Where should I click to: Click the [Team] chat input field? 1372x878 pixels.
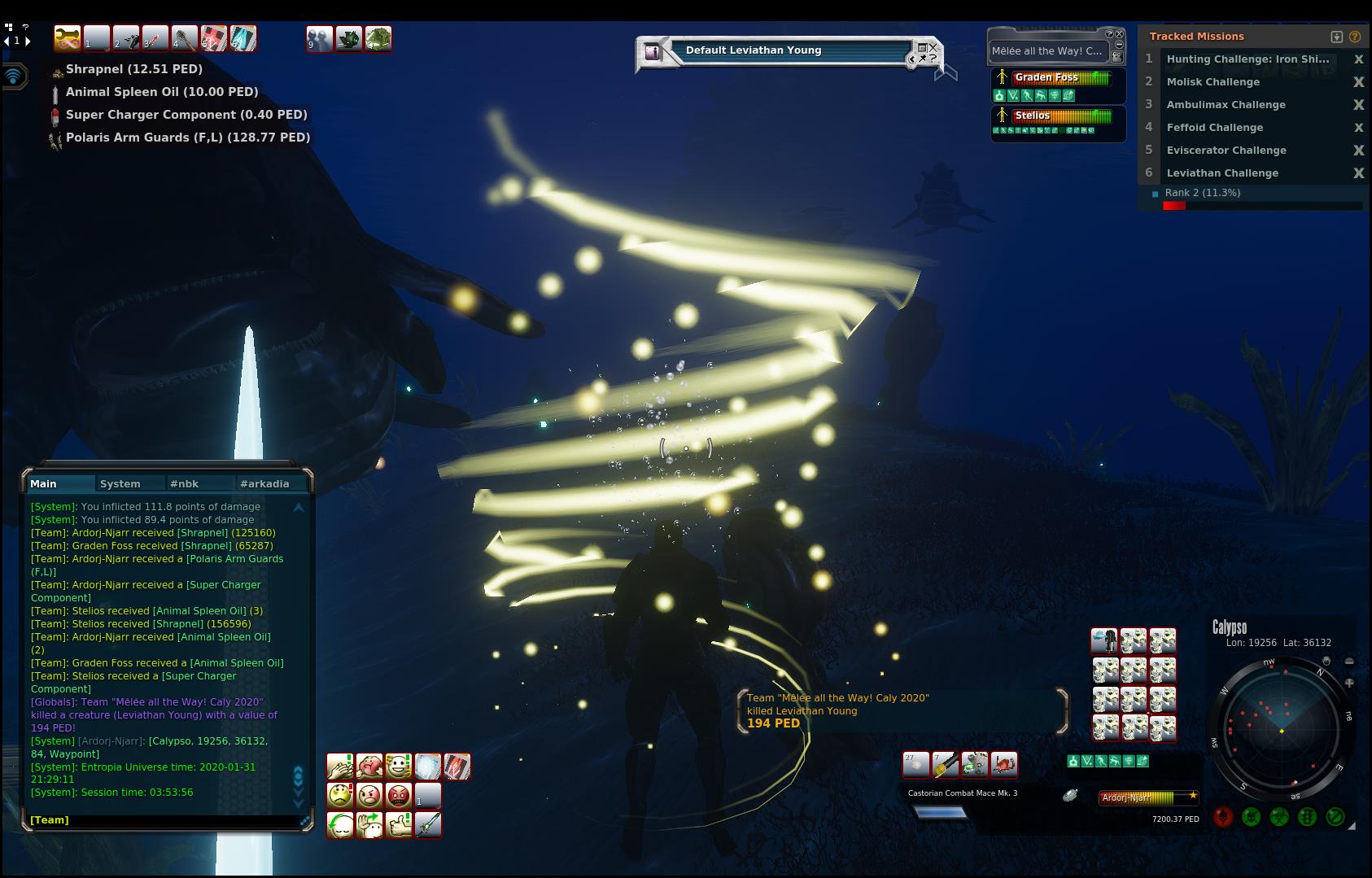tap(163, 819)
